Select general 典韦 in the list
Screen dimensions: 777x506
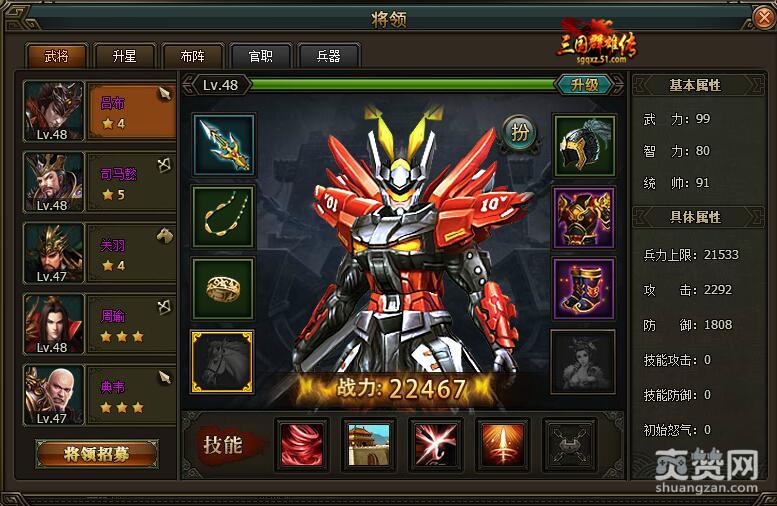click(x=98, y=394)
